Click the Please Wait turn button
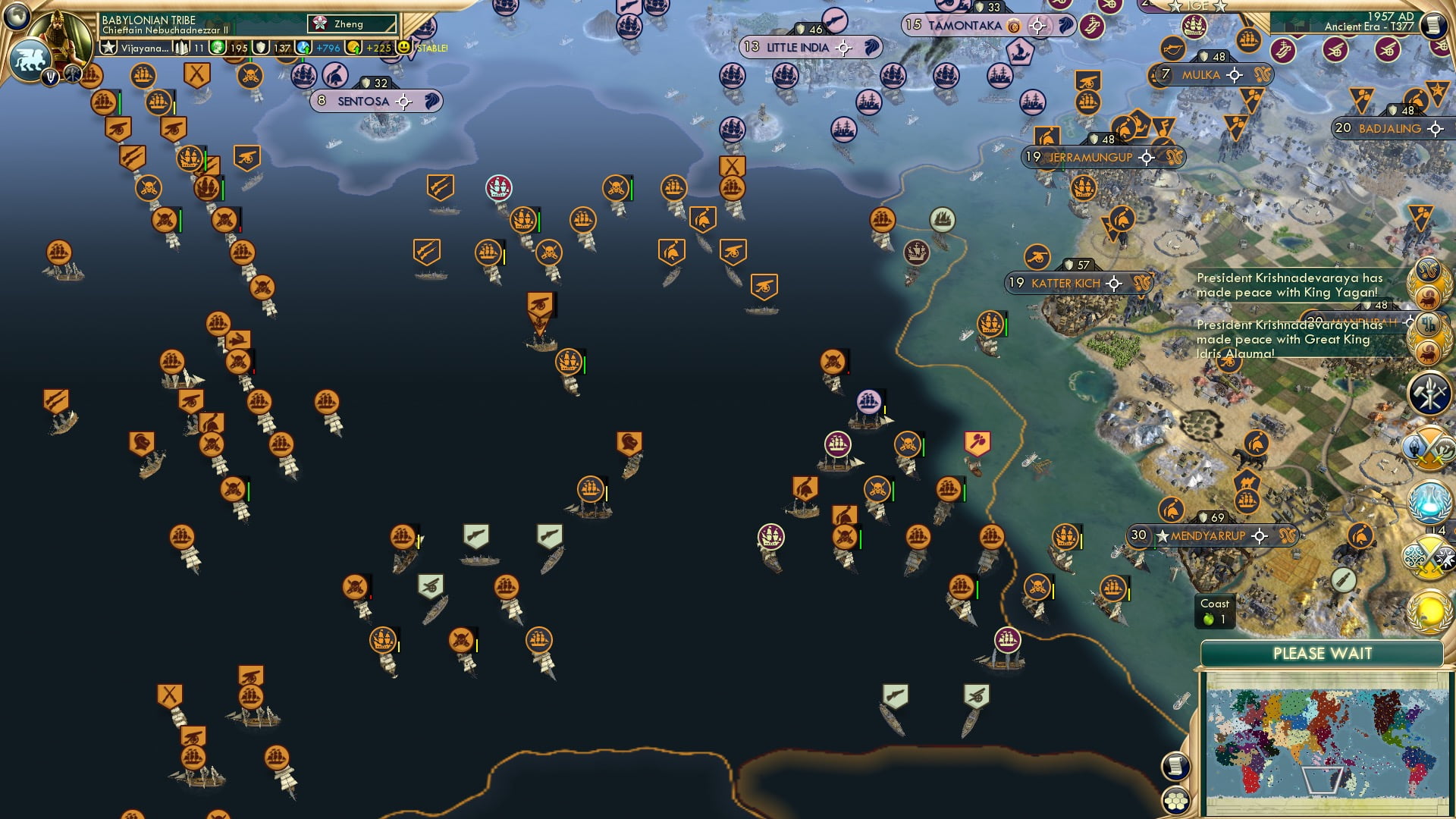The image size is (1456, 819). pyautogui.click(x=1322, y=654)
